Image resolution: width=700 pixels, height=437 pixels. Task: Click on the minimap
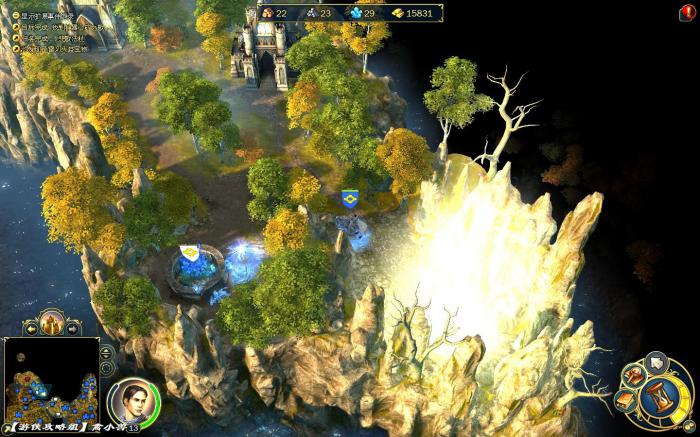[50, 387]
